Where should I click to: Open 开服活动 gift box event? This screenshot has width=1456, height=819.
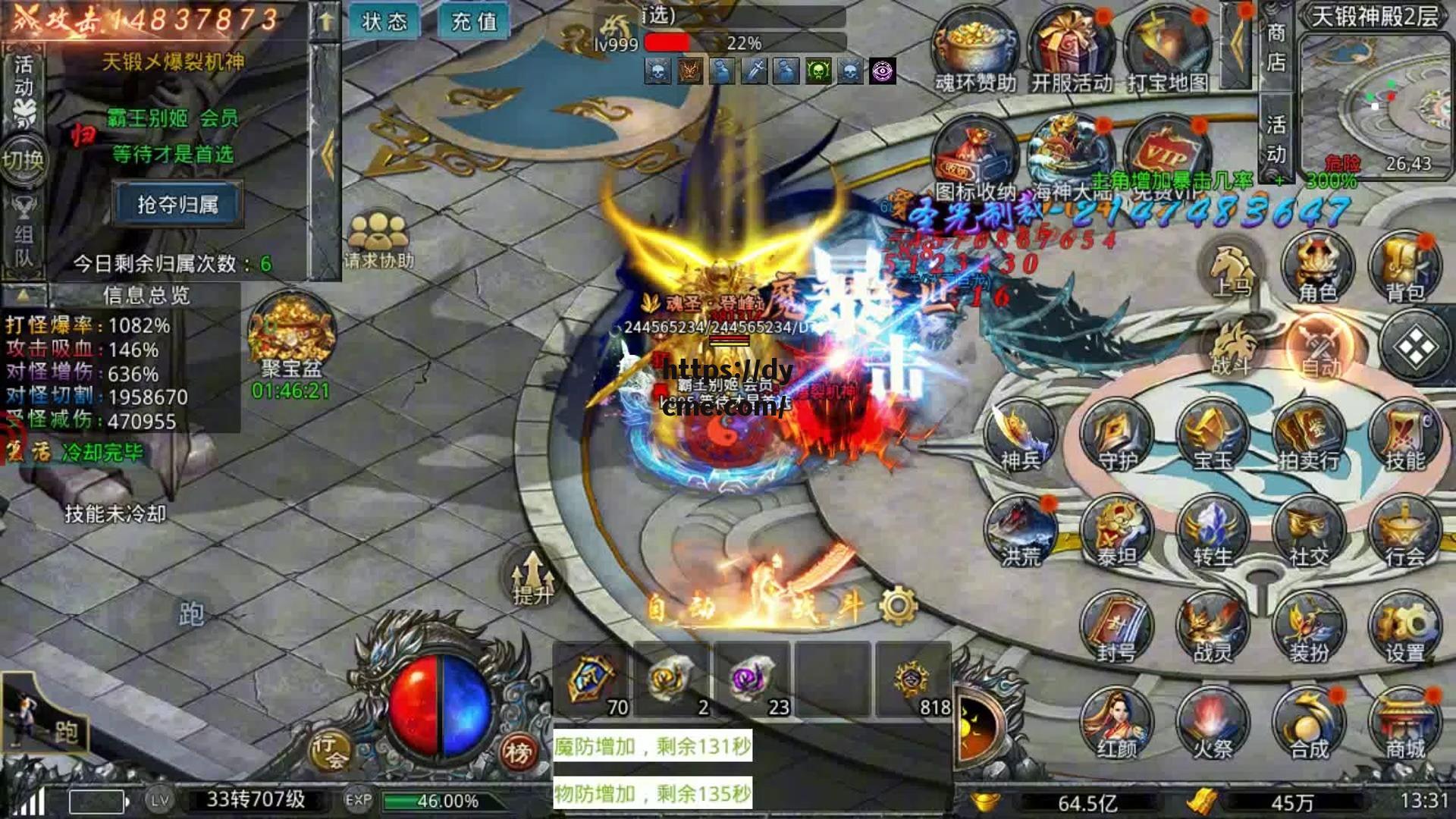pyautogui.click(x=1071, y=49)
